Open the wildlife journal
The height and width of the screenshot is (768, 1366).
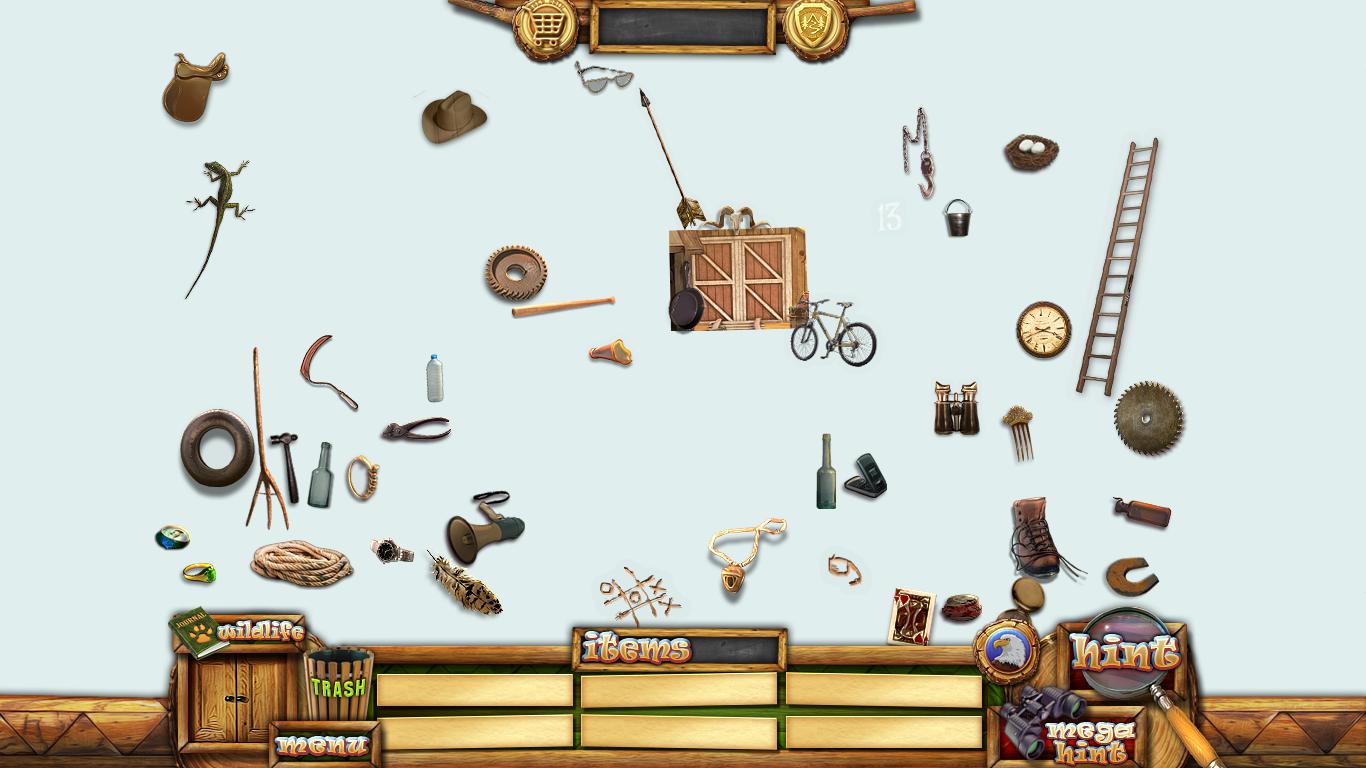pyautogui.click(x=240, y=632)
